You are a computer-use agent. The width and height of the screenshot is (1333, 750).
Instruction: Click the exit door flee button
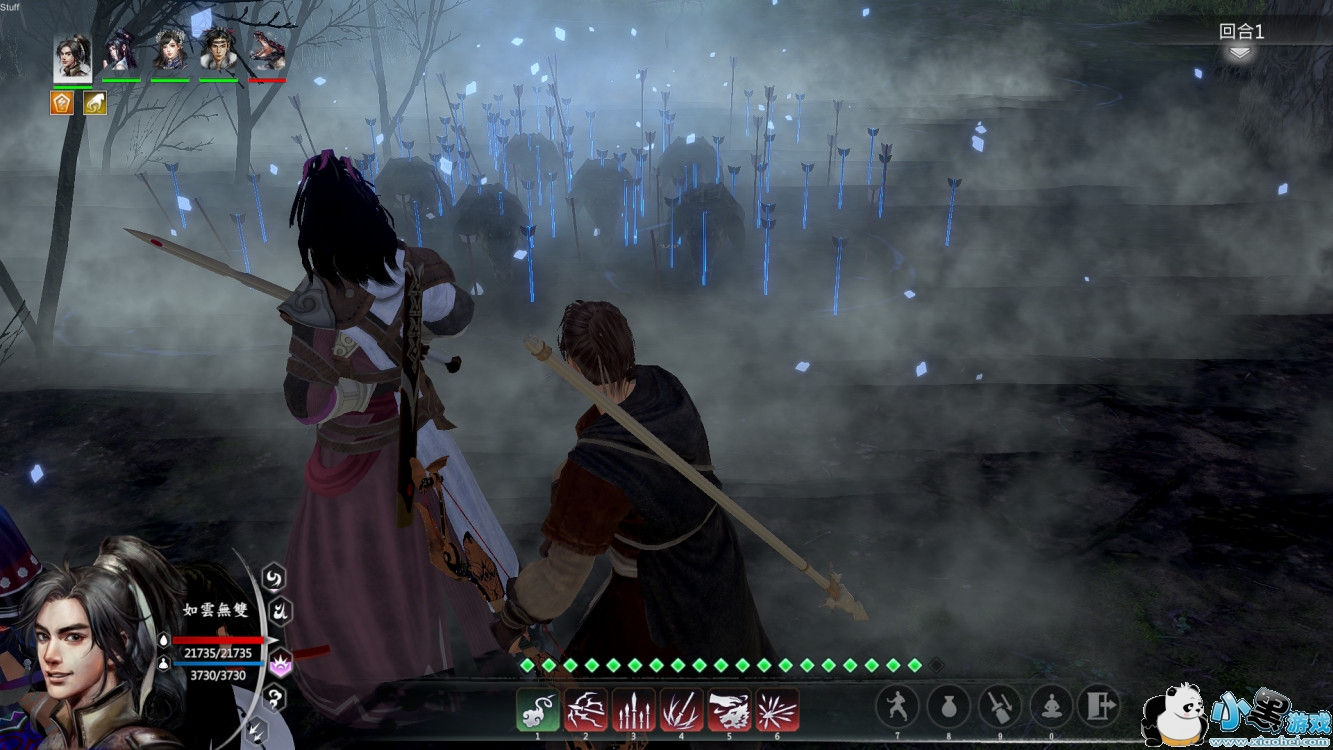1098,706
